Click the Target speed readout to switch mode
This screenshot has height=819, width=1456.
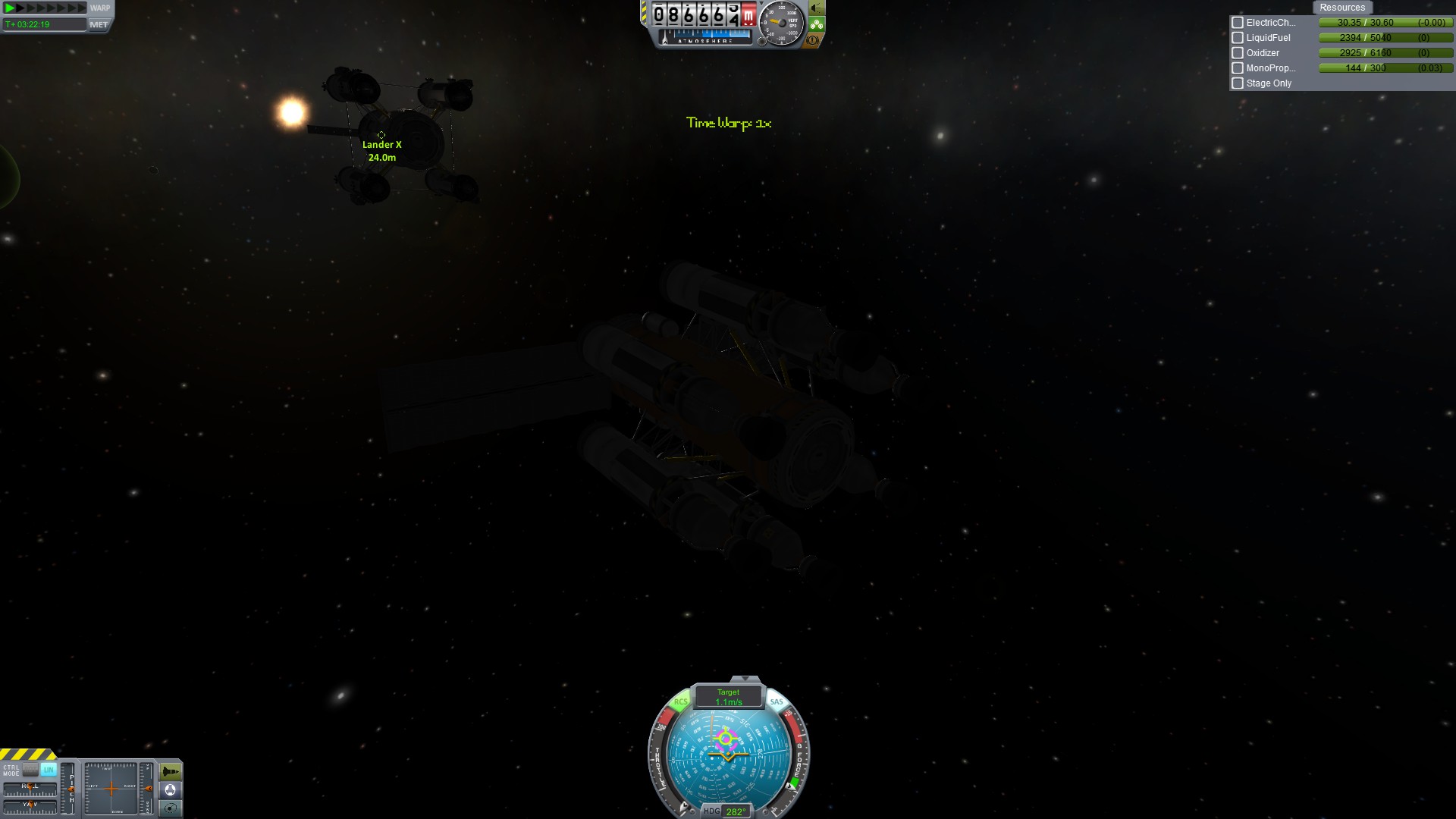tap(728, 697)
